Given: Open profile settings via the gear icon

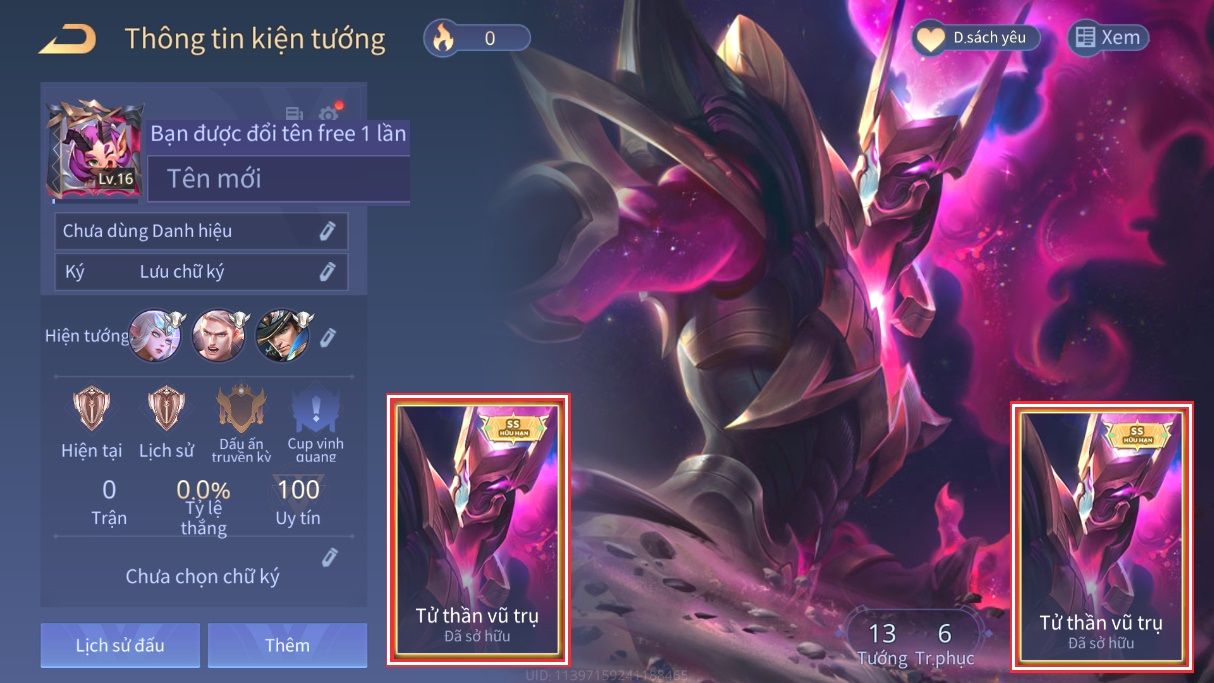Looking at the screenshot, I should (328, 114).
